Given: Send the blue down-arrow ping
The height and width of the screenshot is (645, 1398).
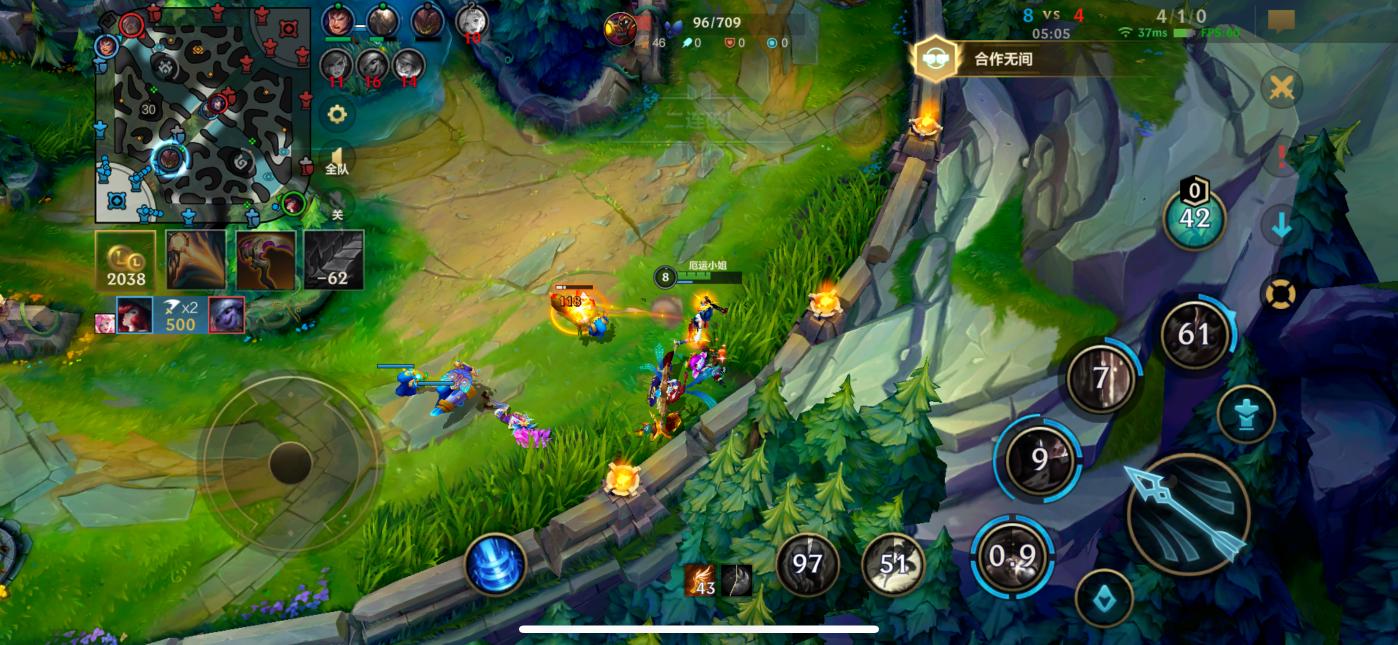Looking at the screenshot, I should coord(1281,225).
